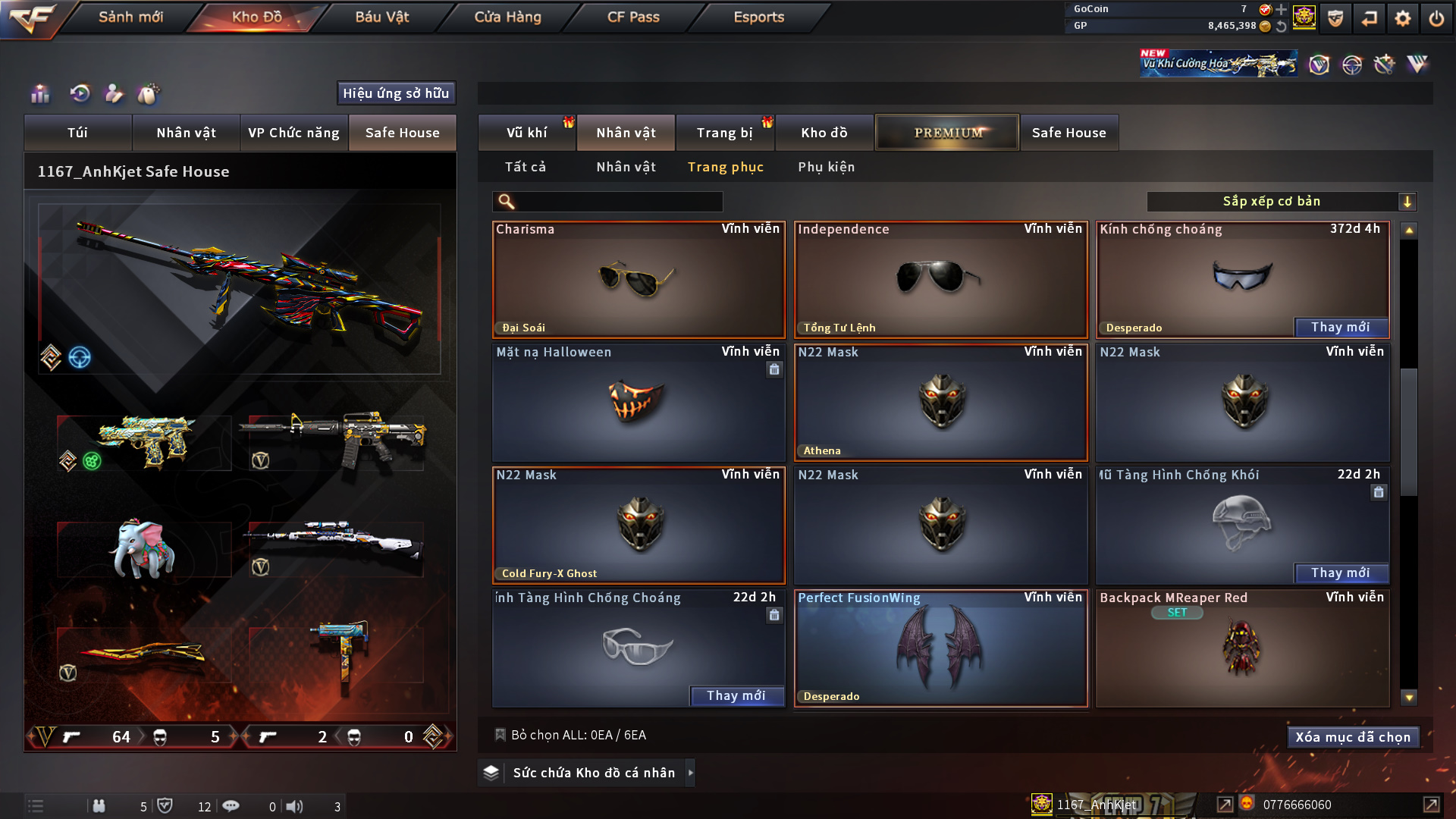Viewport: 1456px width, 819px height.
Task: Renew the Kính chống choáng with Thay mới
Action: point(1340,328)
